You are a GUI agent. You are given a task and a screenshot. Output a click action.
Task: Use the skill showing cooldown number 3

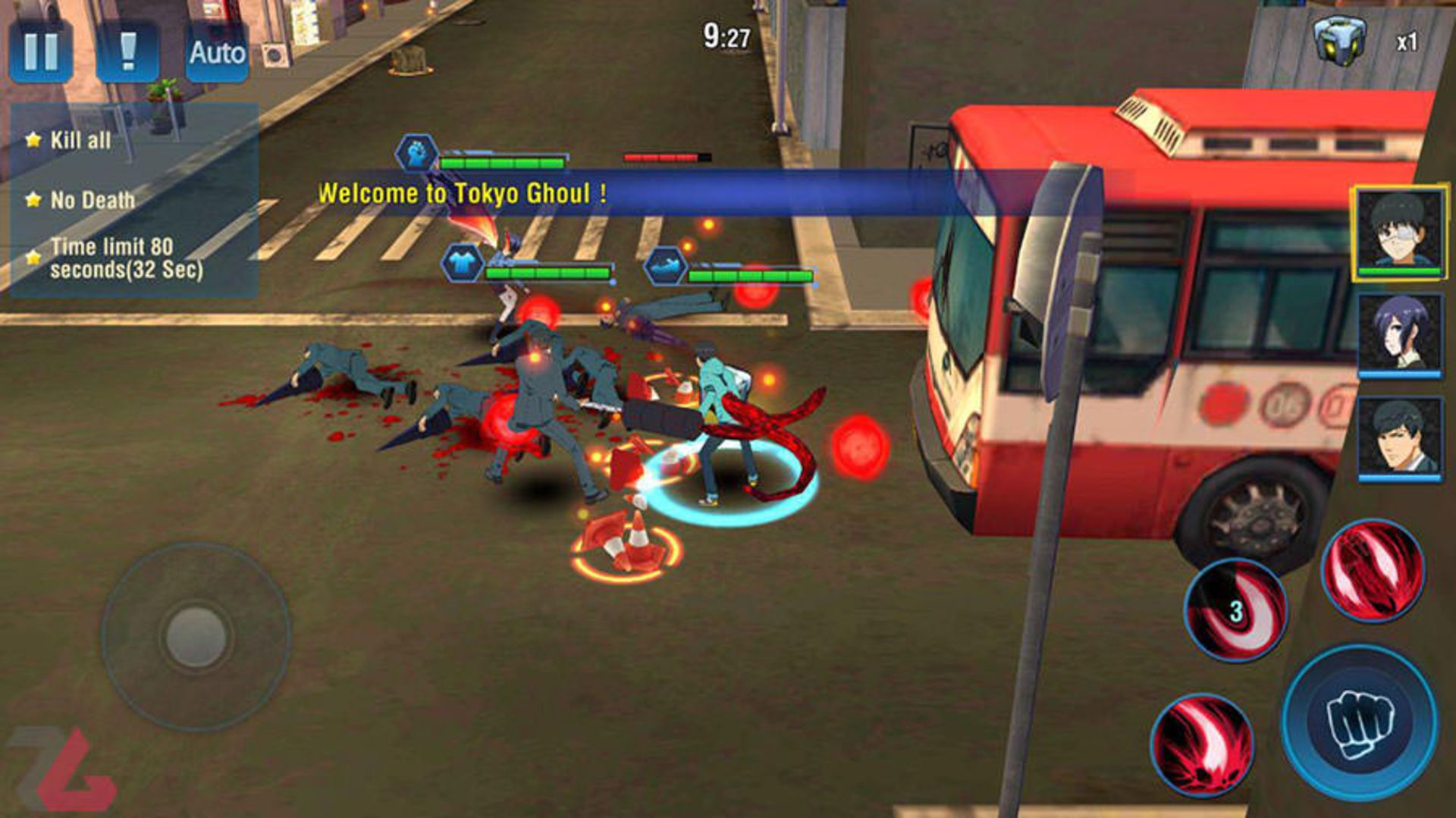pyautogui.click(x=1235, y=610)
